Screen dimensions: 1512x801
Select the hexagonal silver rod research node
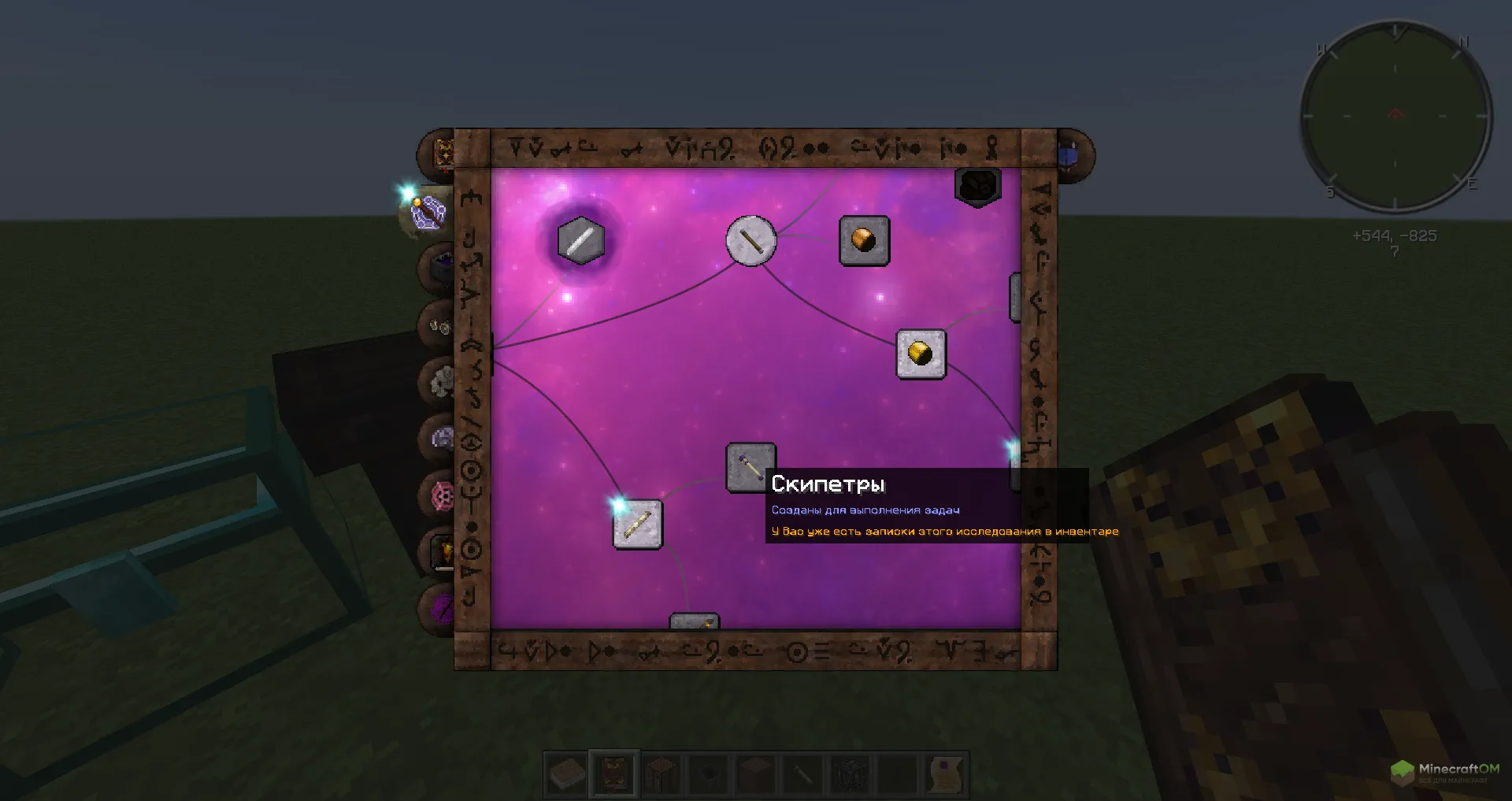coord(580,240)
